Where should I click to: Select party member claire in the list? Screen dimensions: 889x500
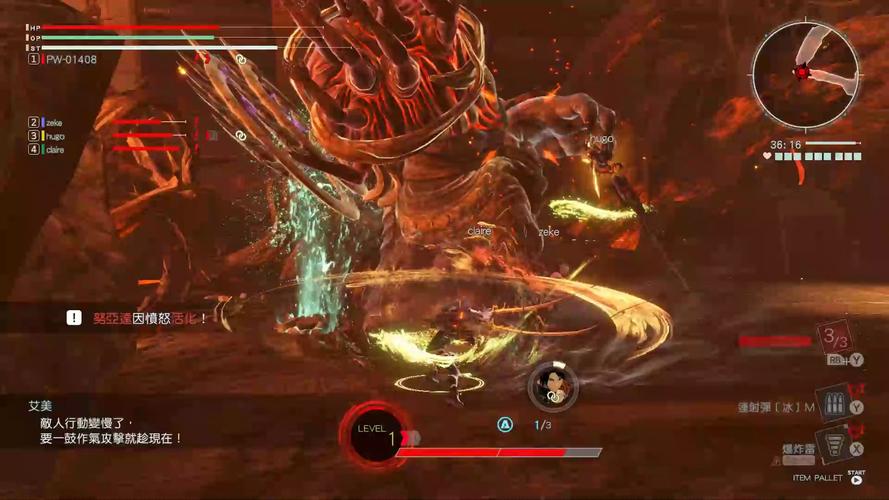(54, 149)
